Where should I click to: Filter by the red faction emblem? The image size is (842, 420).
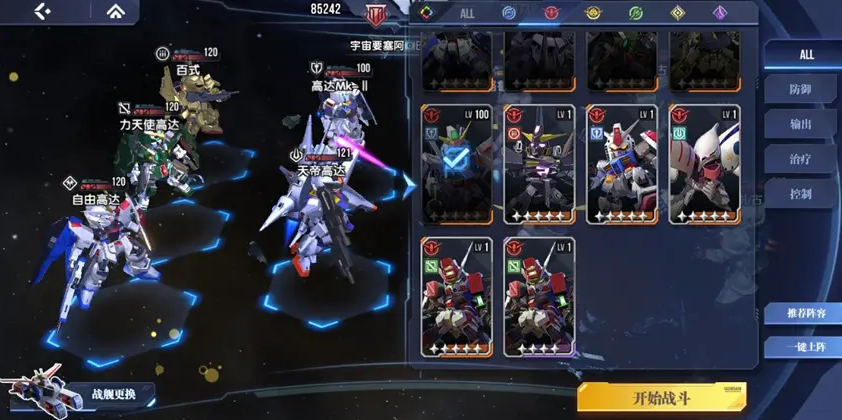pyautogui.click(x=551, y=13)
